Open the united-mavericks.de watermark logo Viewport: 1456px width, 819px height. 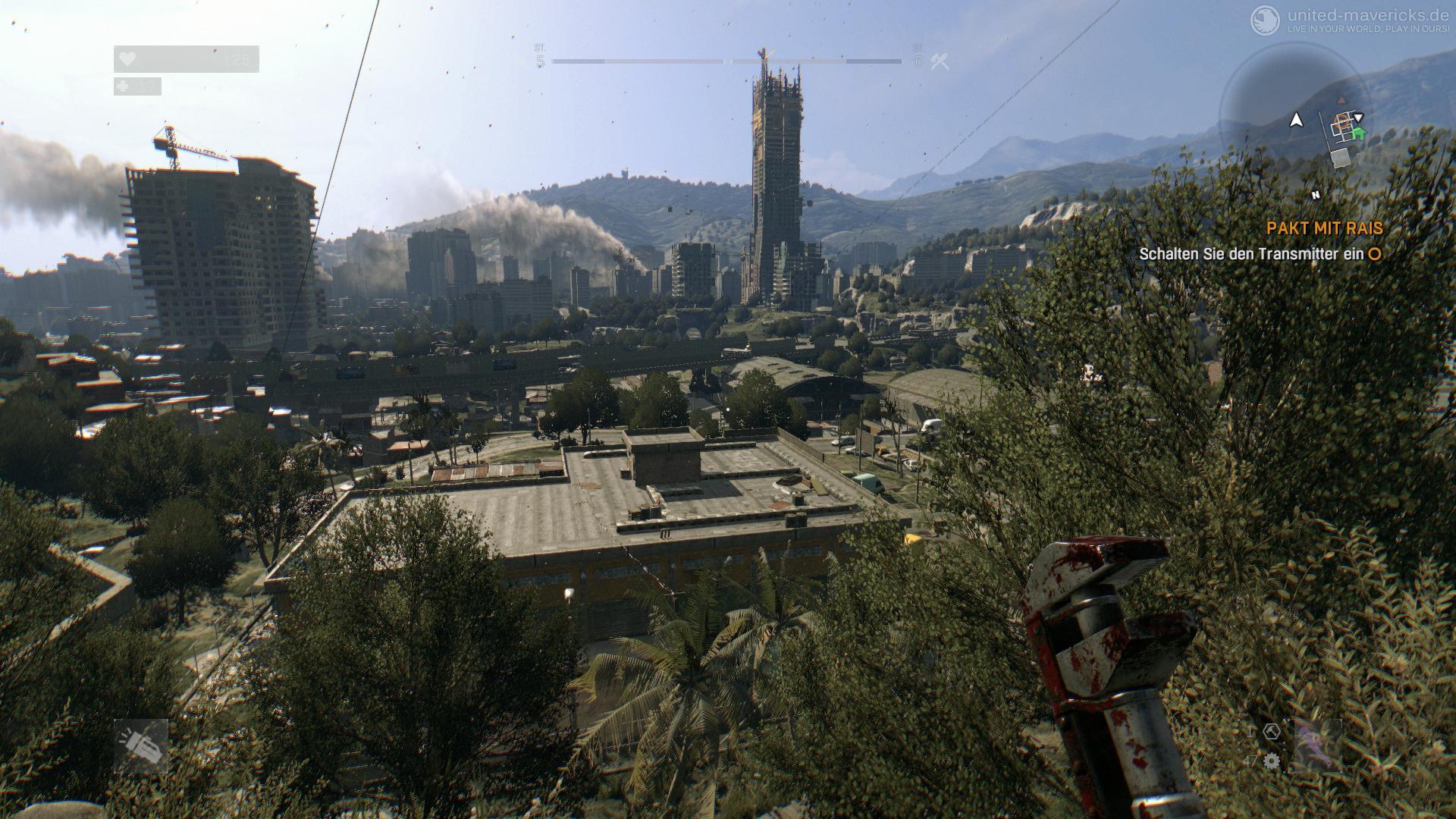pyautogui.click(x=1265, y=20)
